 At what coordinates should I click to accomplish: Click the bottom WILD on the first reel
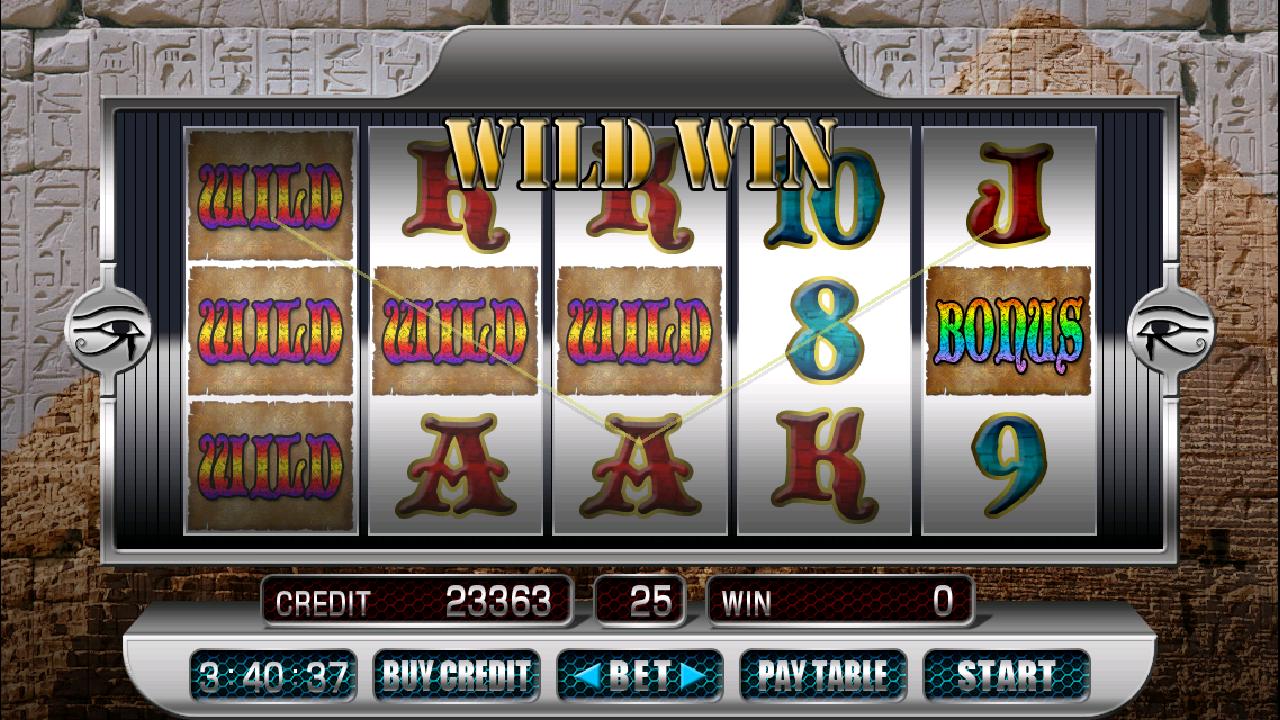click(x=270, y=465)
